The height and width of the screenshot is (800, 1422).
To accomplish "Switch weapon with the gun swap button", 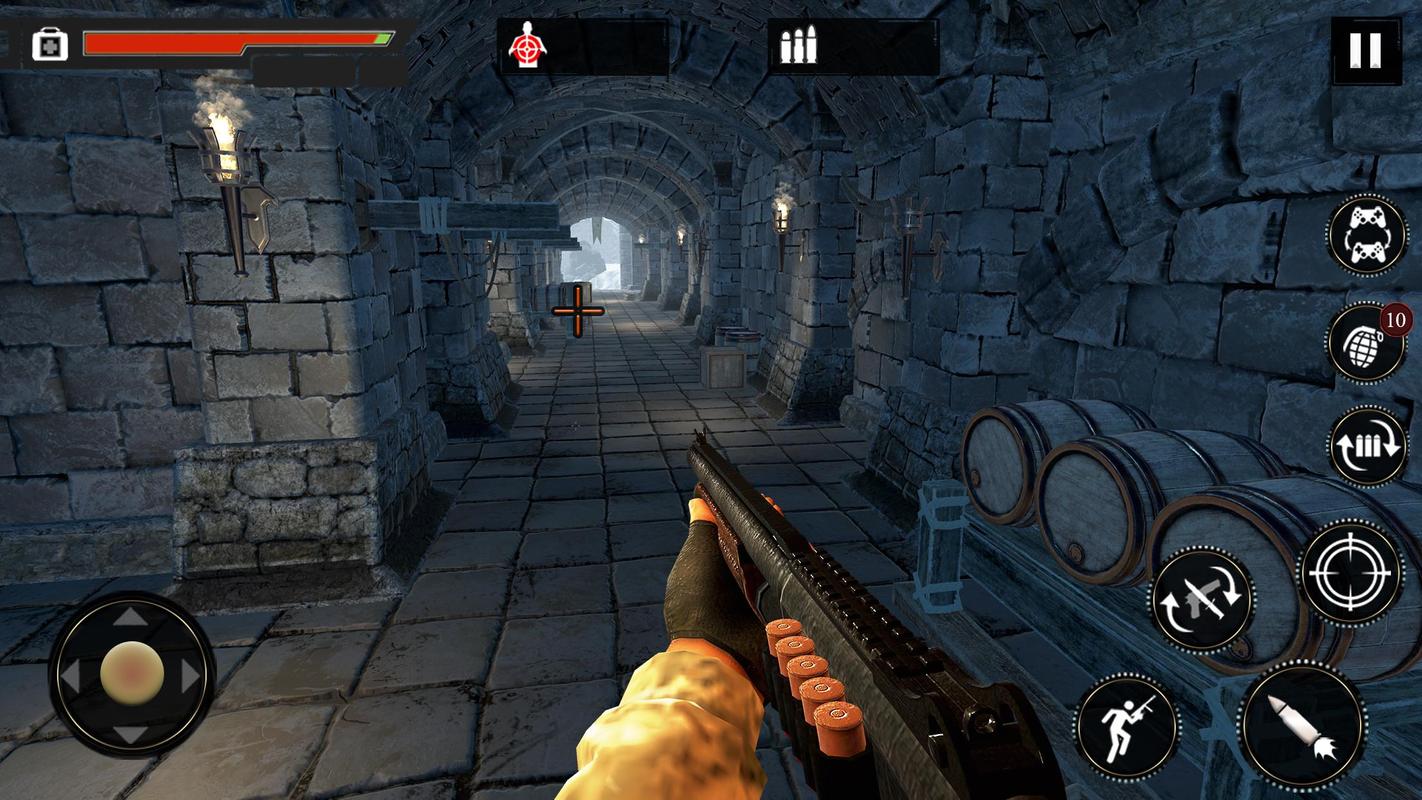I will [1202, 598].
